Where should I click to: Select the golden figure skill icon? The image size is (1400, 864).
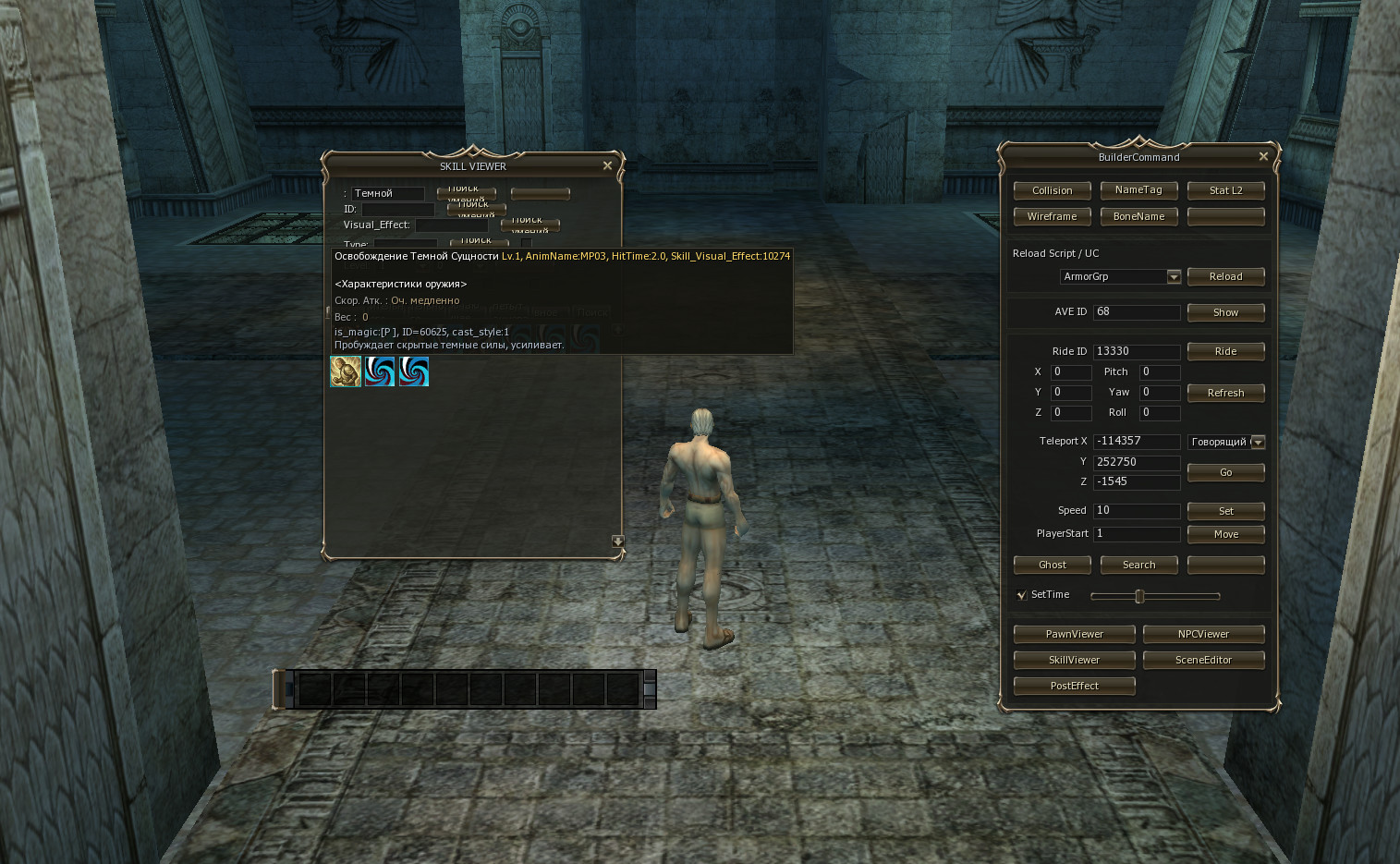[346, 371]
